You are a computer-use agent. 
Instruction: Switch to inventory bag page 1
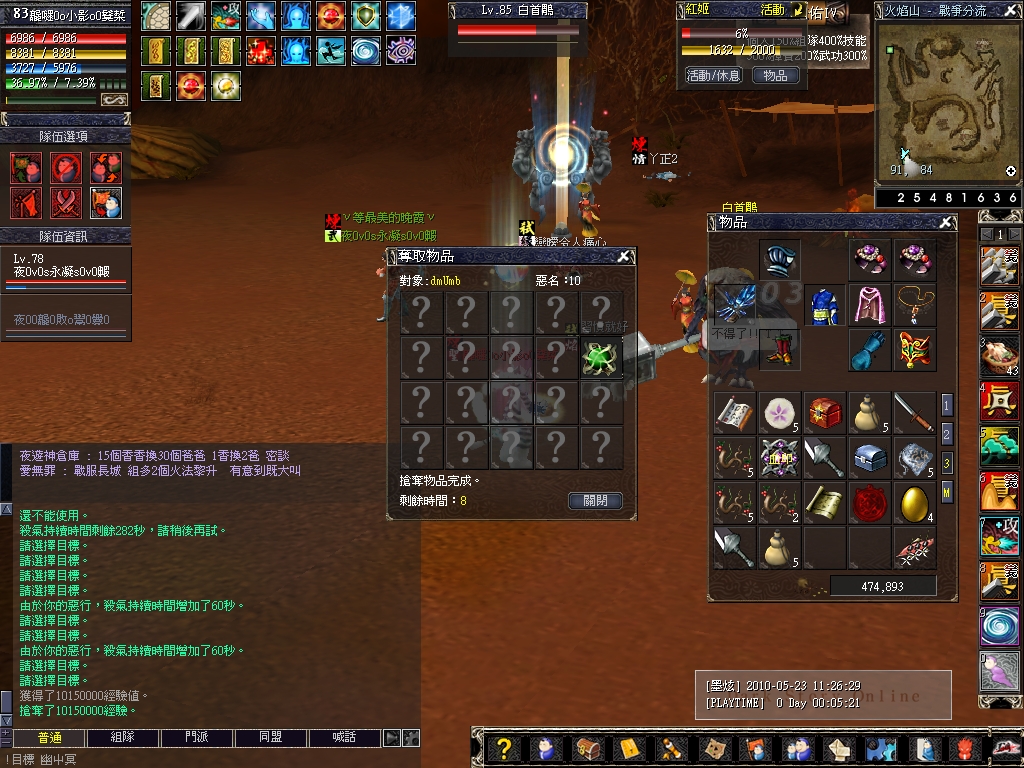pyautogui.click(x=947, y=405)
